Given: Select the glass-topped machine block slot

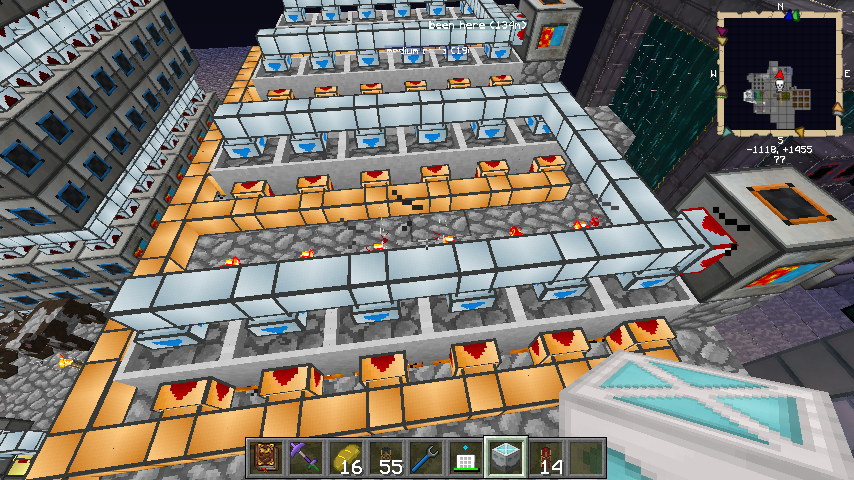Looking at the screenshot, I should tap(502, 458).
